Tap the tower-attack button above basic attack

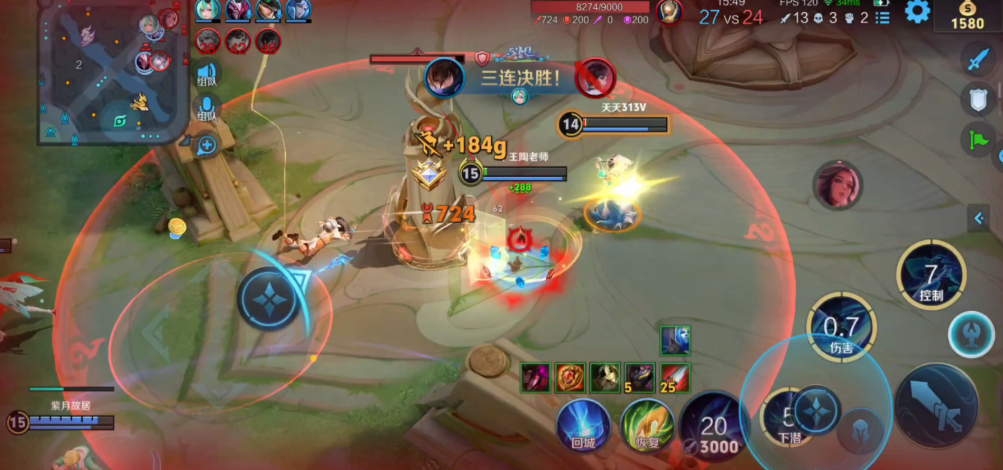pyautogui.click(x=970, y=334)
